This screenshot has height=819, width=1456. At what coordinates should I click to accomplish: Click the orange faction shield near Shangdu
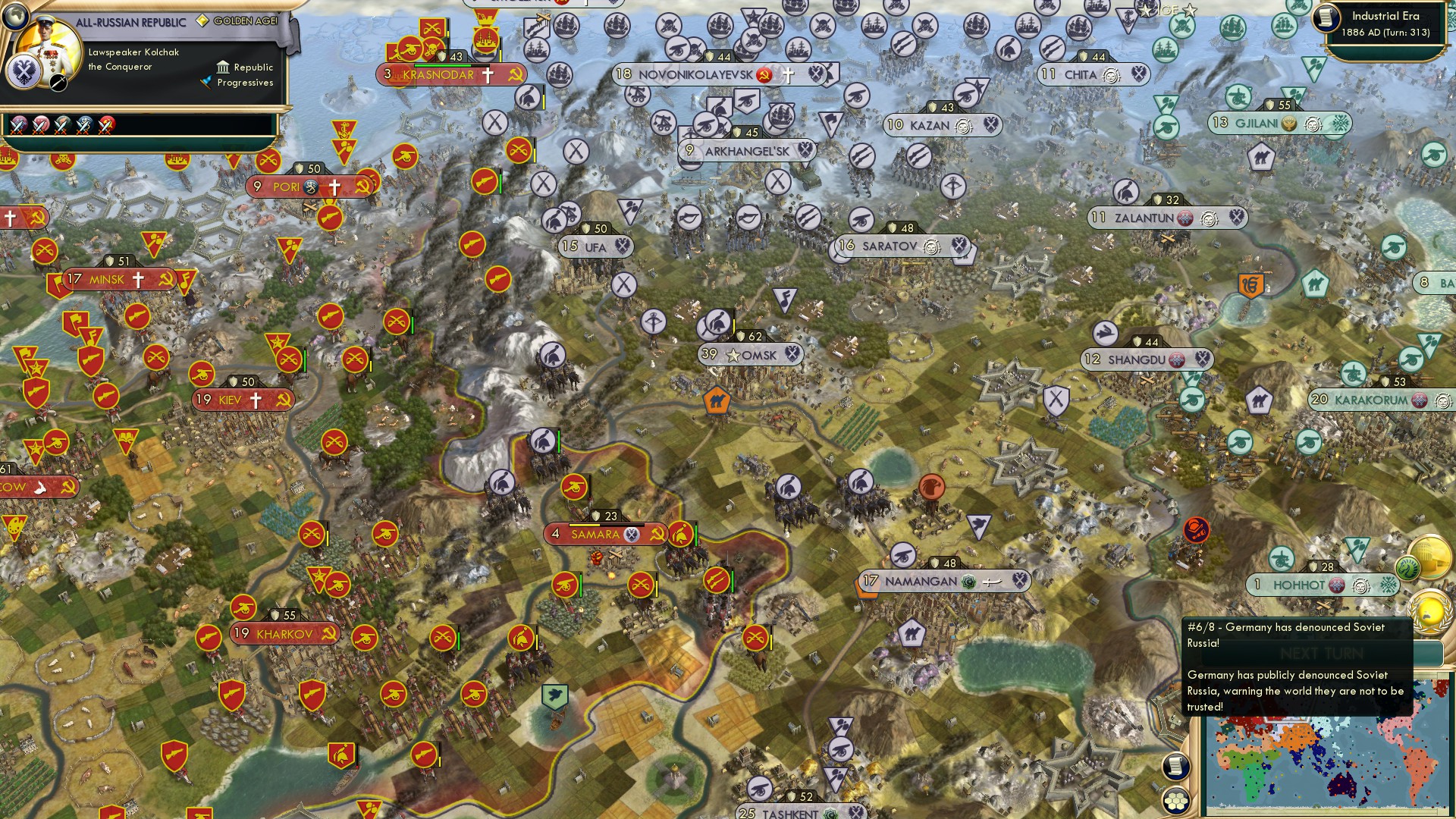click(1252, 287)
